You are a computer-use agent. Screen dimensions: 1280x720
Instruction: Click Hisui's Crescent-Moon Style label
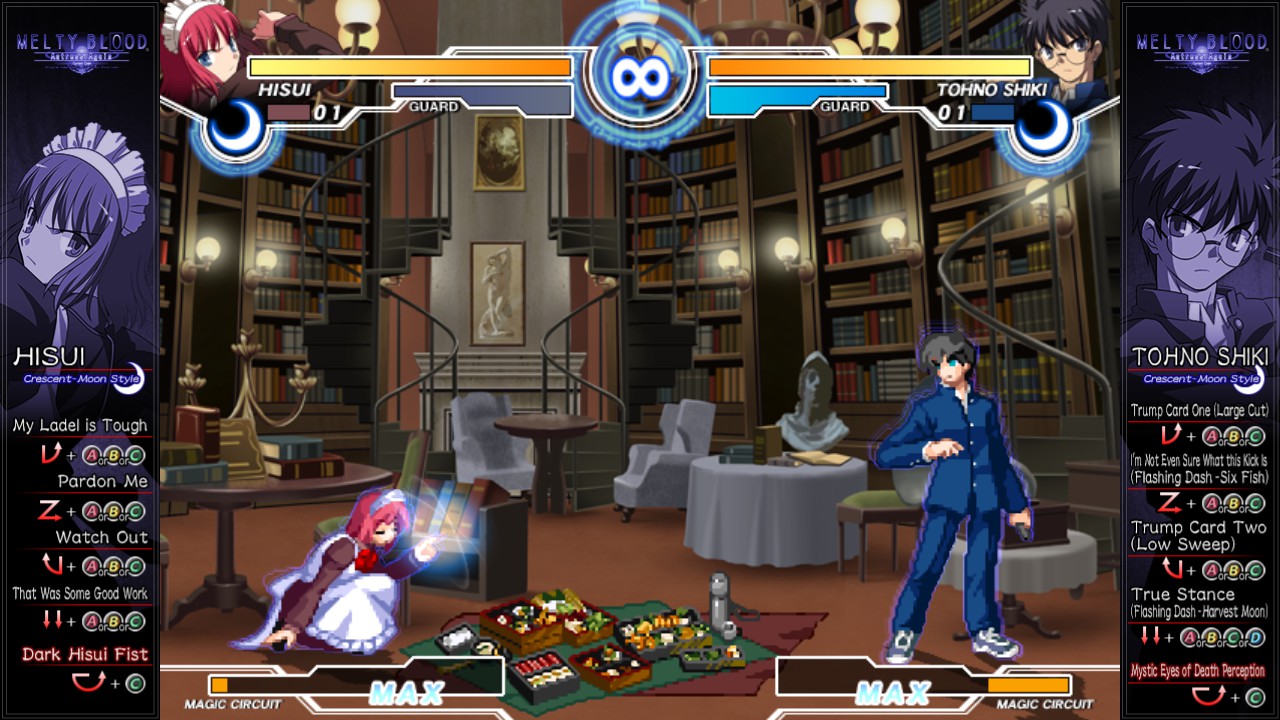tap(80, 378)
